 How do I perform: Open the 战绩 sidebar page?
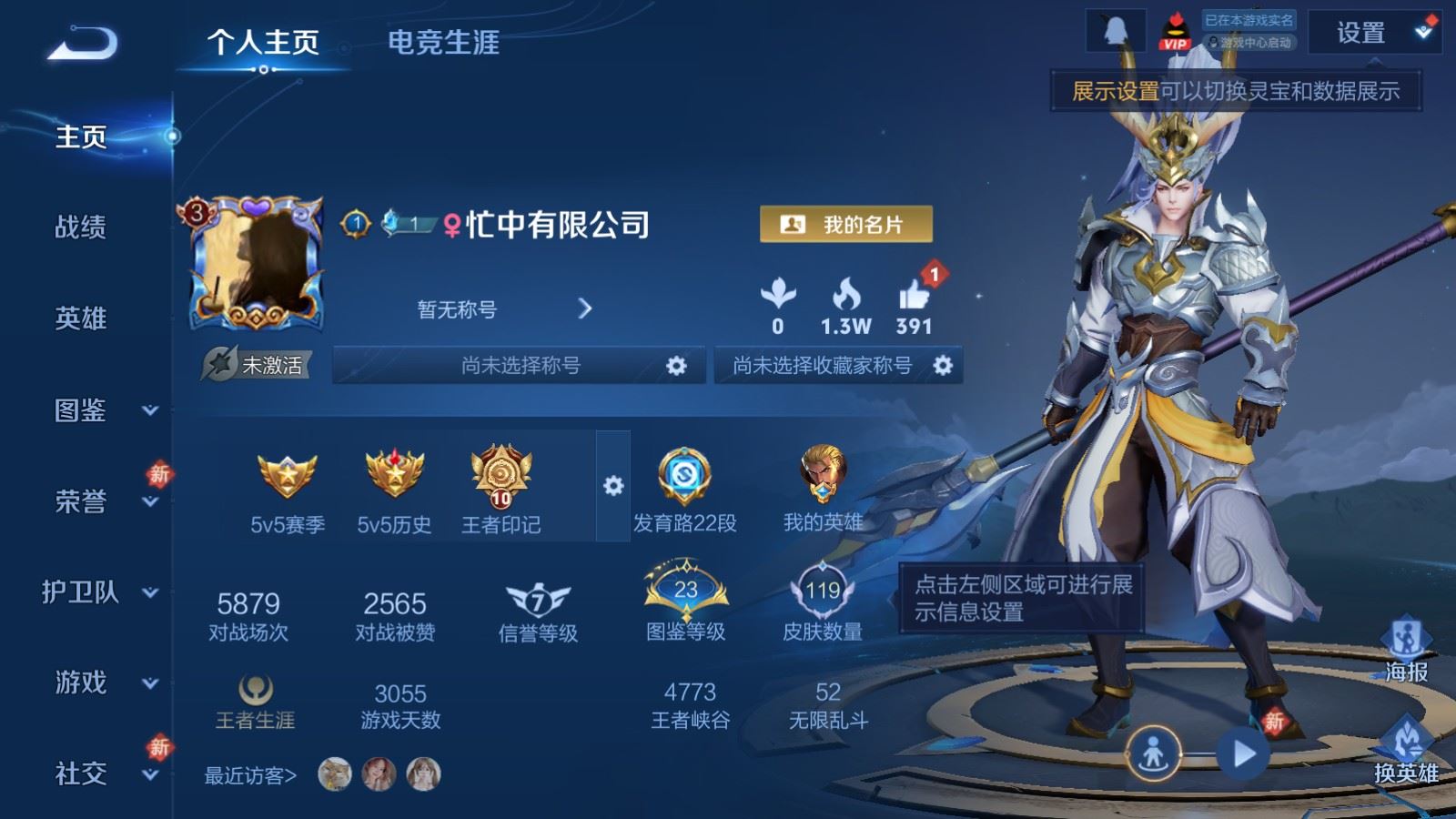coord(80,229)
